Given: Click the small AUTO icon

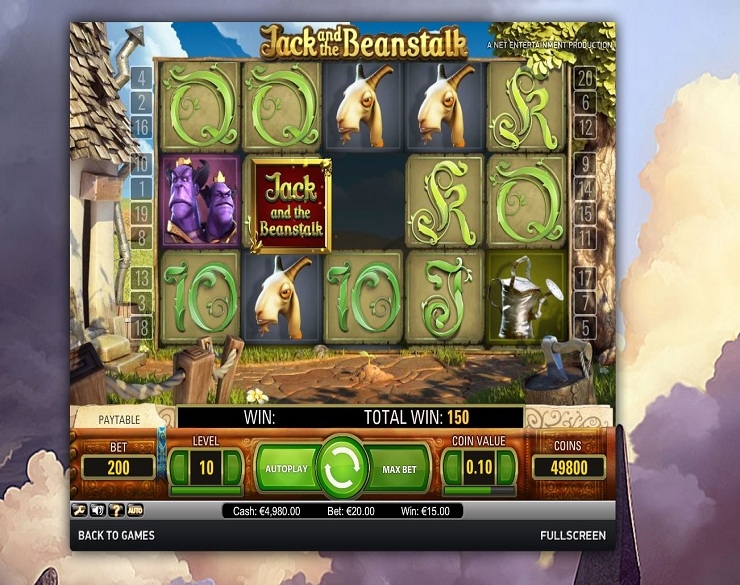Looking at the screenshot, I should pos(135,510).
